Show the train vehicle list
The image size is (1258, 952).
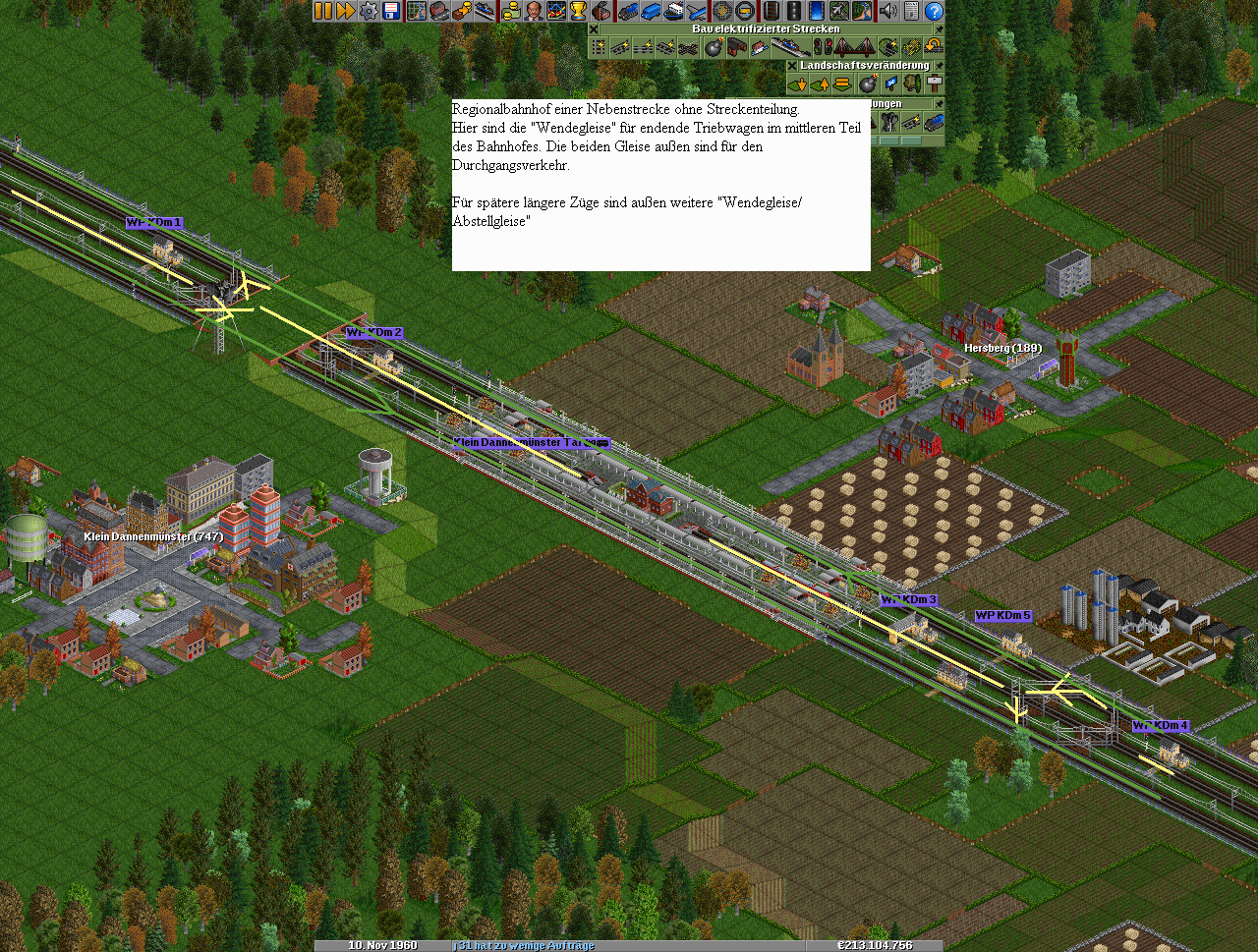click(x=628, y=11)
